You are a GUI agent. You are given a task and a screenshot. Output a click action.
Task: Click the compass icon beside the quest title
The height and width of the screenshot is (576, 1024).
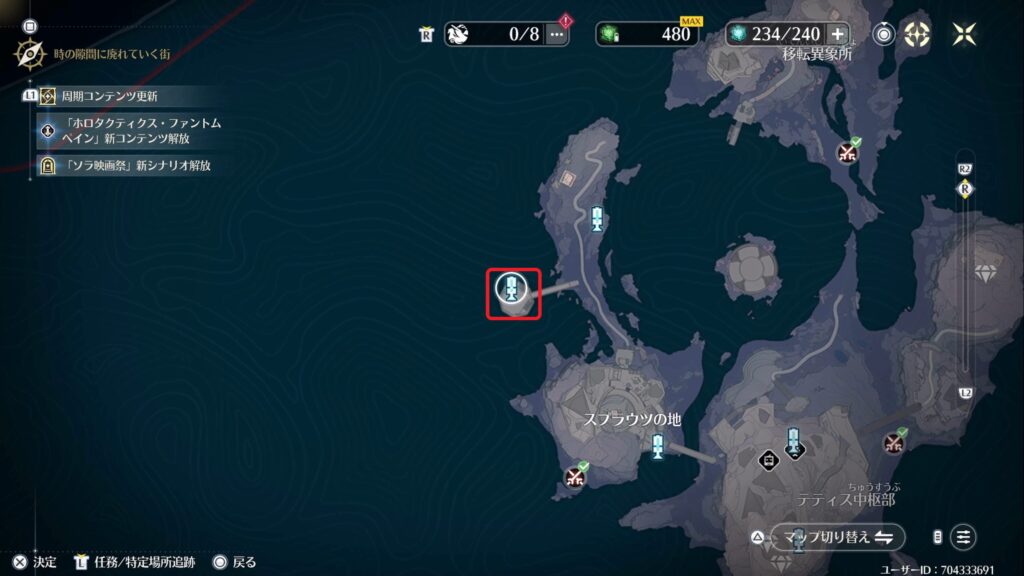click(x=29, y=52)
